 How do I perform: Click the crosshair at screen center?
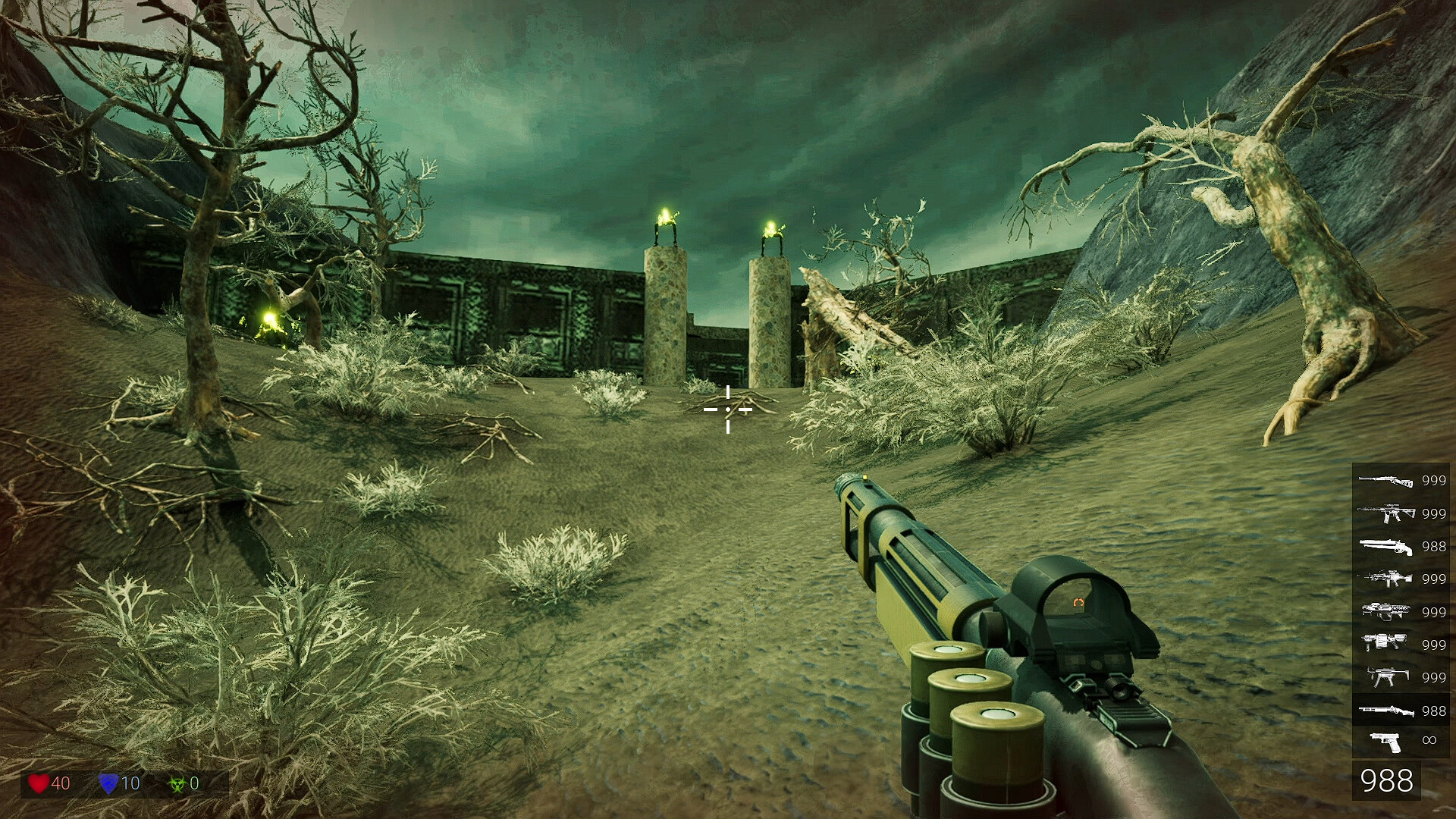tap(728, 409)
